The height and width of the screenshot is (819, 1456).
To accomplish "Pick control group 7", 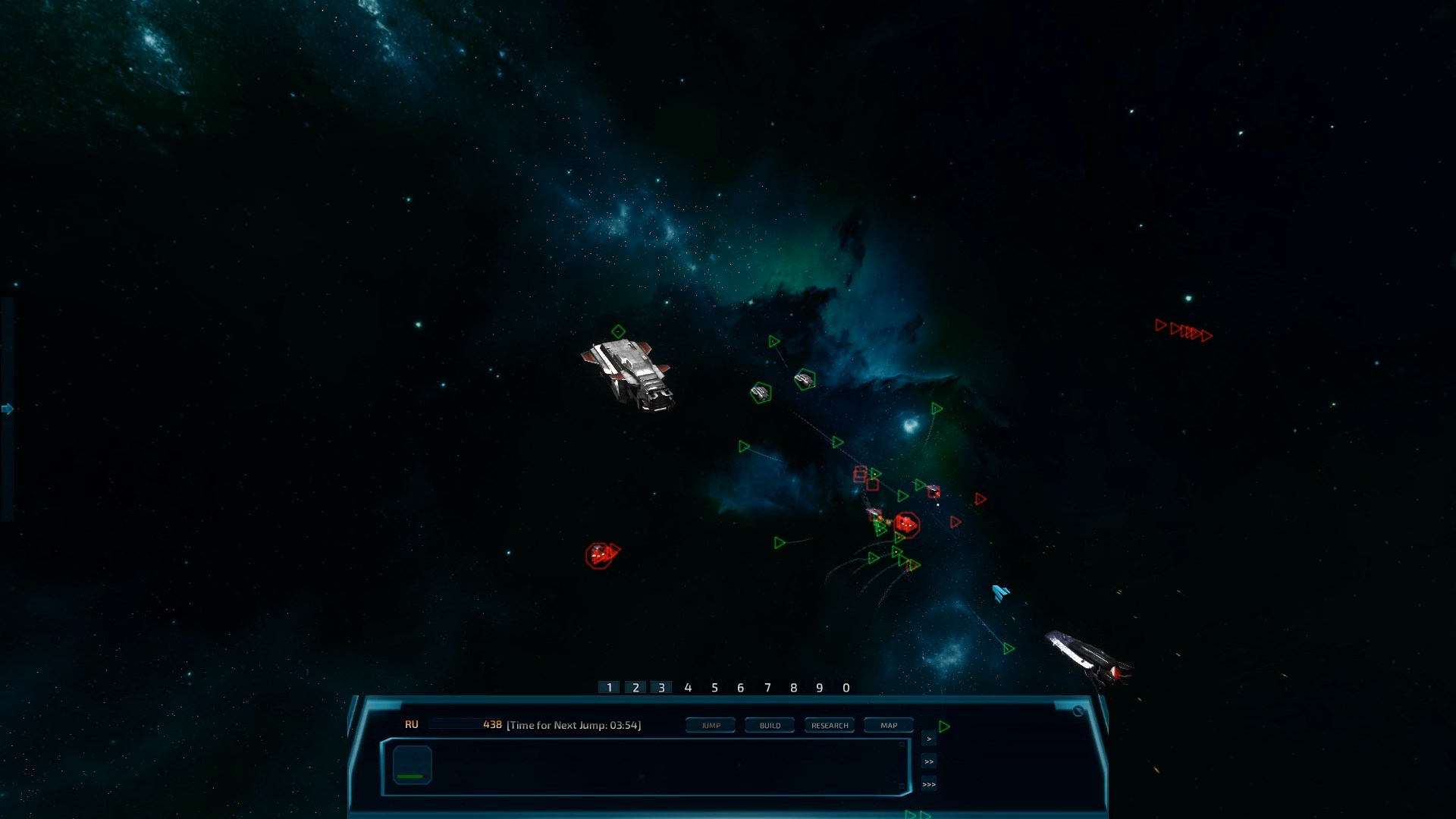I will [767, 688].
